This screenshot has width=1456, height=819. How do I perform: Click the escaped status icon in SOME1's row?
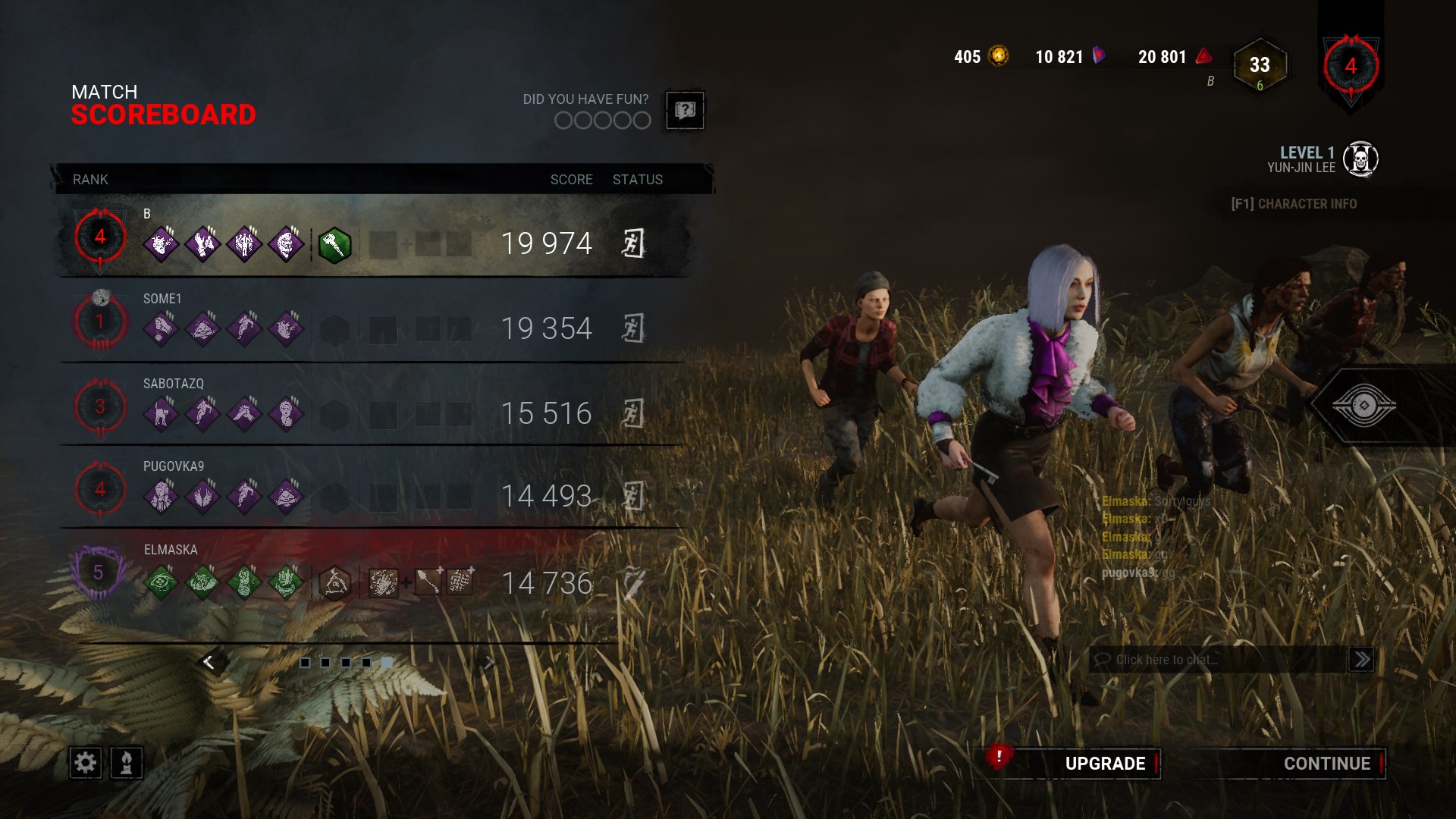click(x=633, y=328)
